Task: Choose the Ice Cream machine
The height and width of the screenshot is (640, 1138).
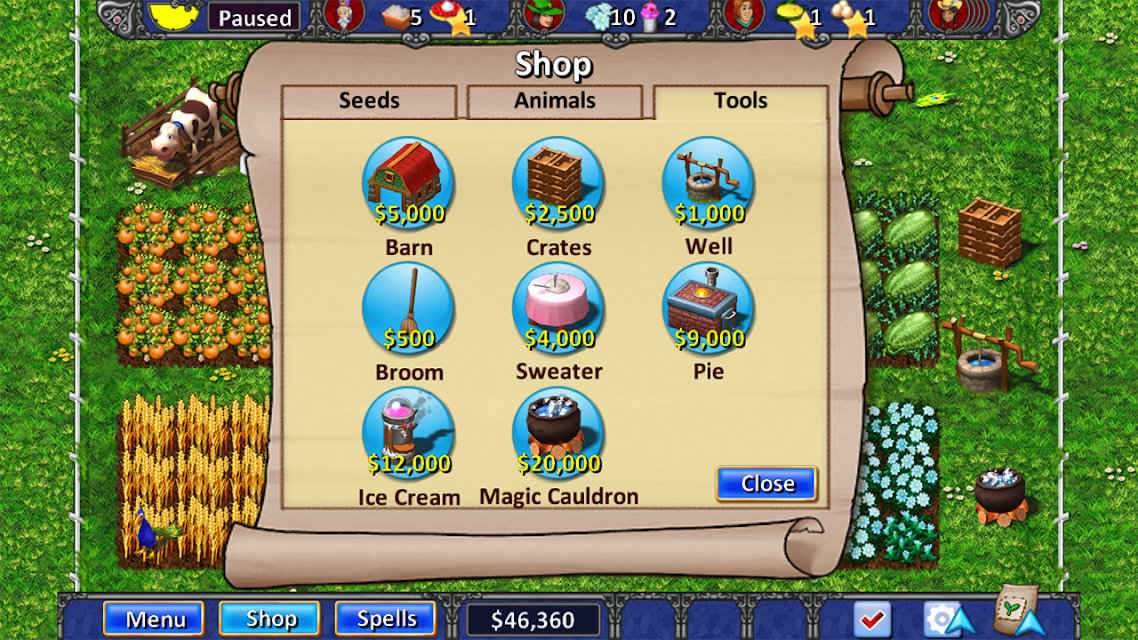Action: (x=408, y=433)
